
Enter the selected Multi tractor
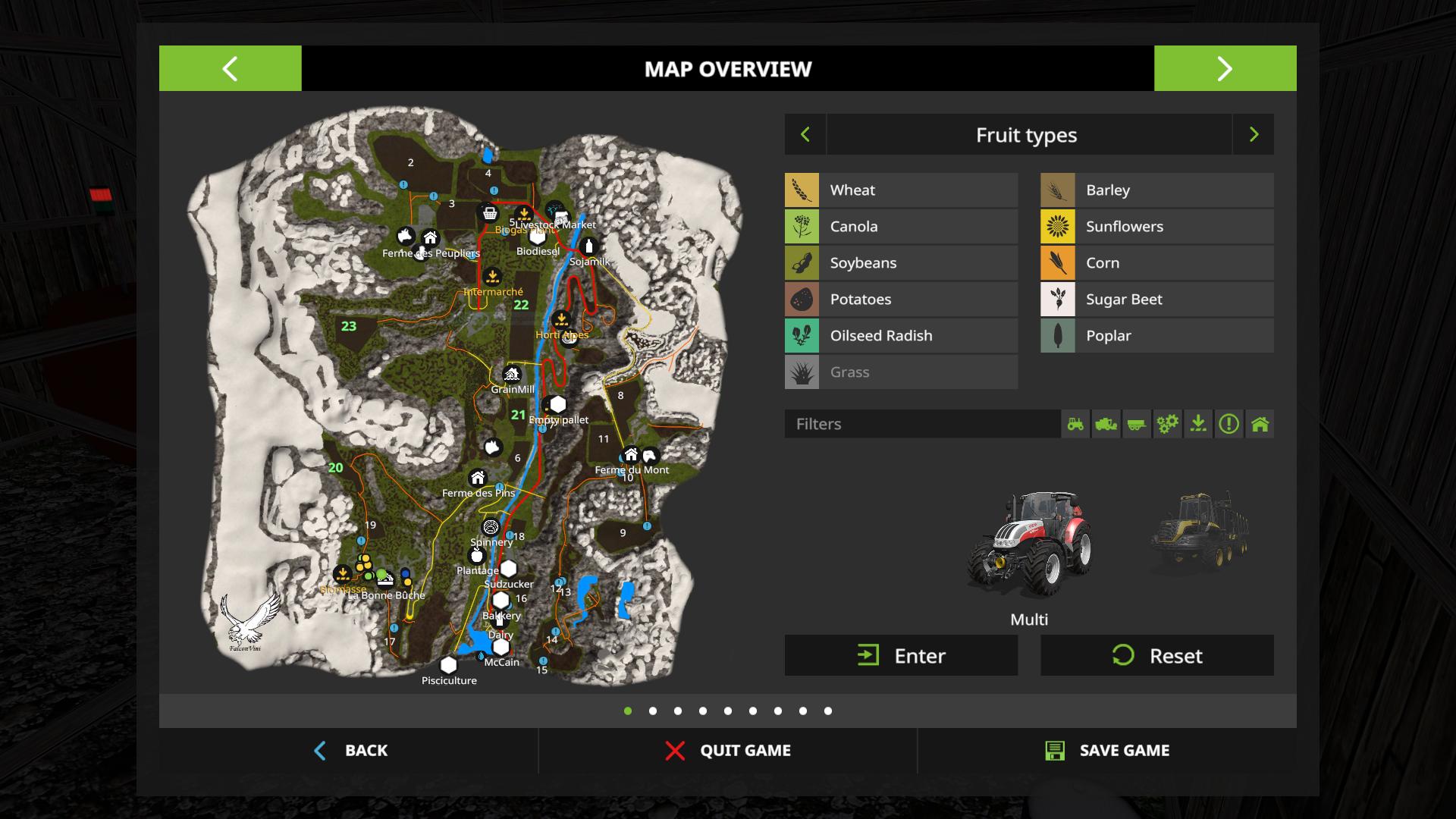coord(901,656)
